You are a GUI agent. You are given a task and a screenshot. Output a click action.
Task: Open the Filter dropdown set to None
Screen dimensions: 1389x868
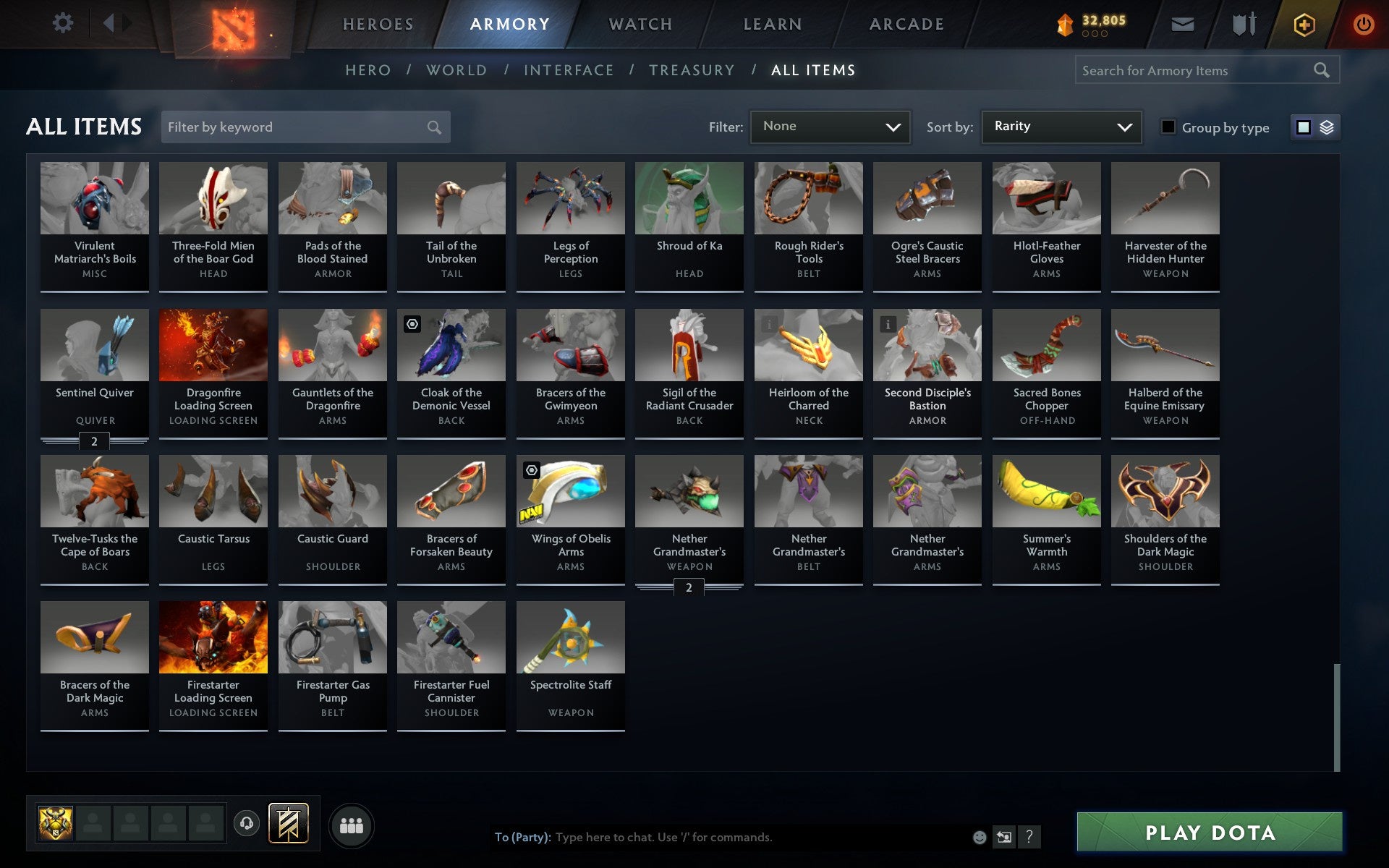(830, 127)
